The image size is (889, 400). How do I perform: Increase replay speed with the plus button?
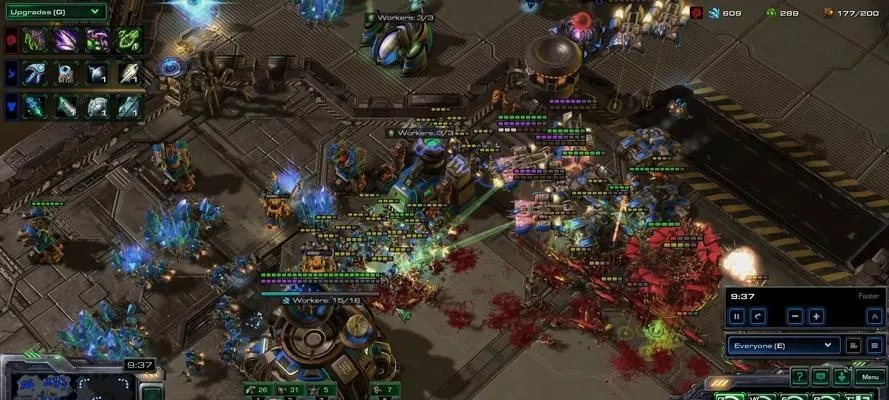(816, 316)
